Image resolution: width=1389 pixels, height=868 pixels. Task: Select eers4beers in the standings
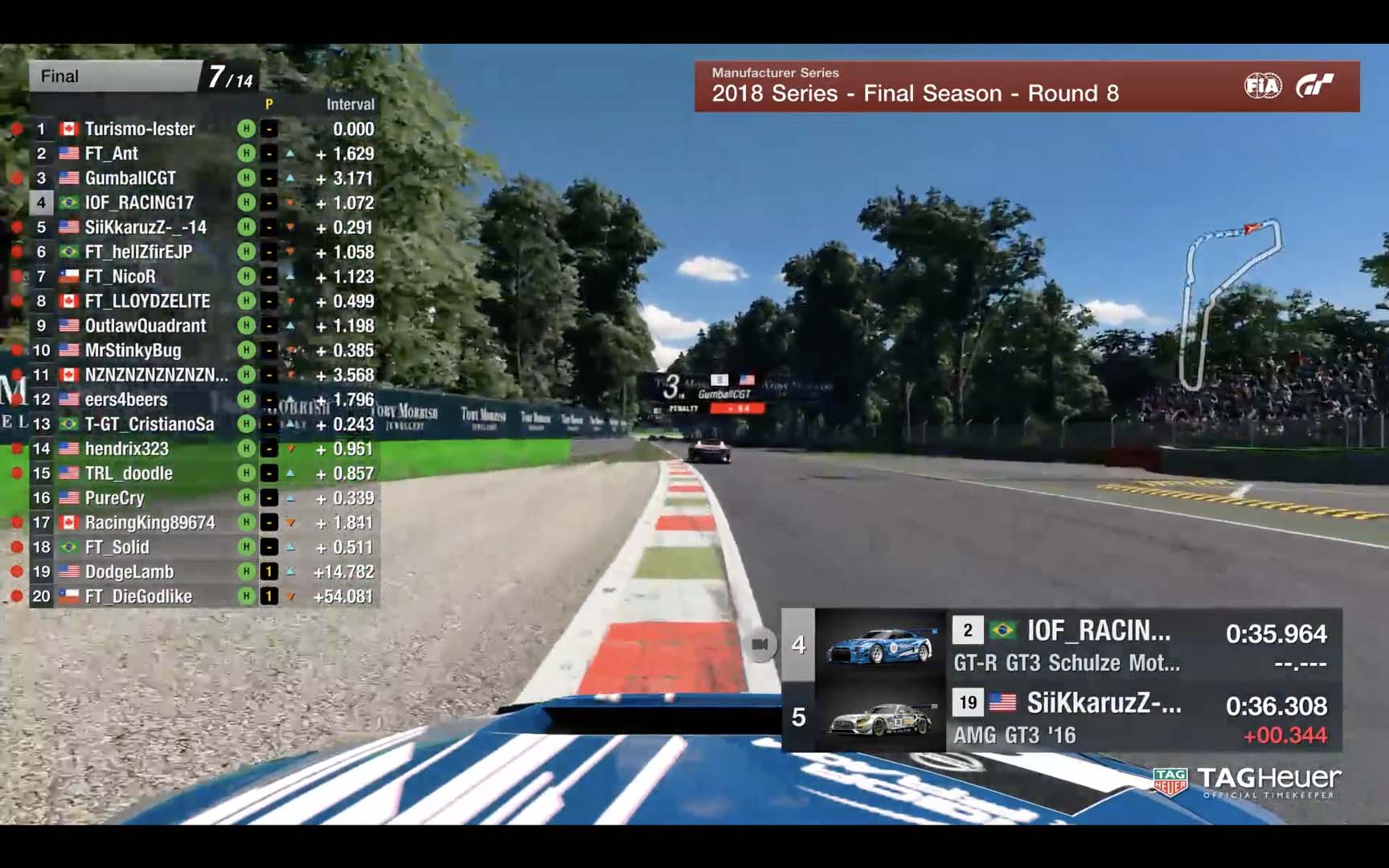point(126,399)
